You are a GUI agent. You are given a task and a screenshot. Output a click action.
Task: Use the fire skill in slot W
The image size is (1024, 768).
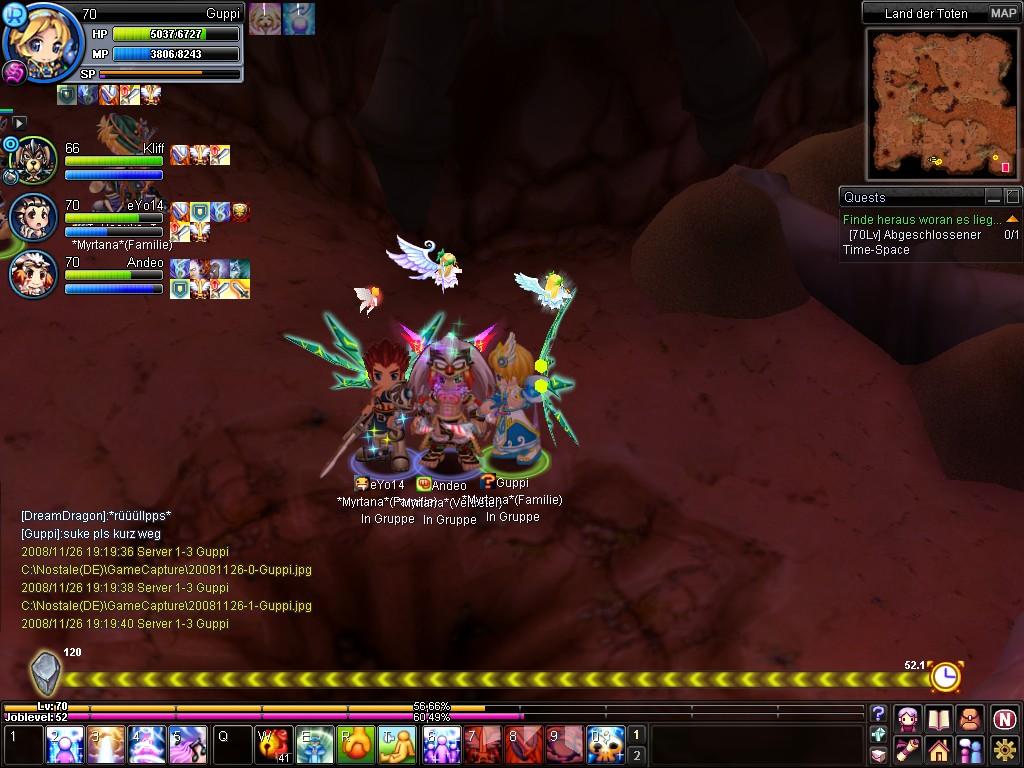(274, 746)
